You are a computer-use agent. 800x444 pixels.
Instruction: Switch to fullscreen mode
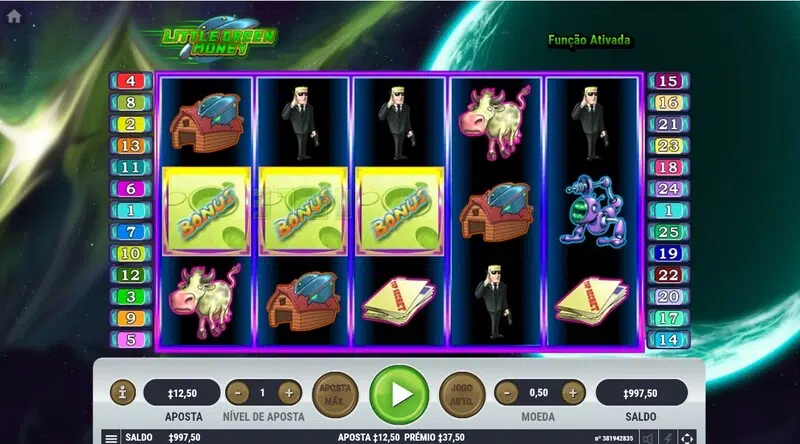click(x=686, y=438)
